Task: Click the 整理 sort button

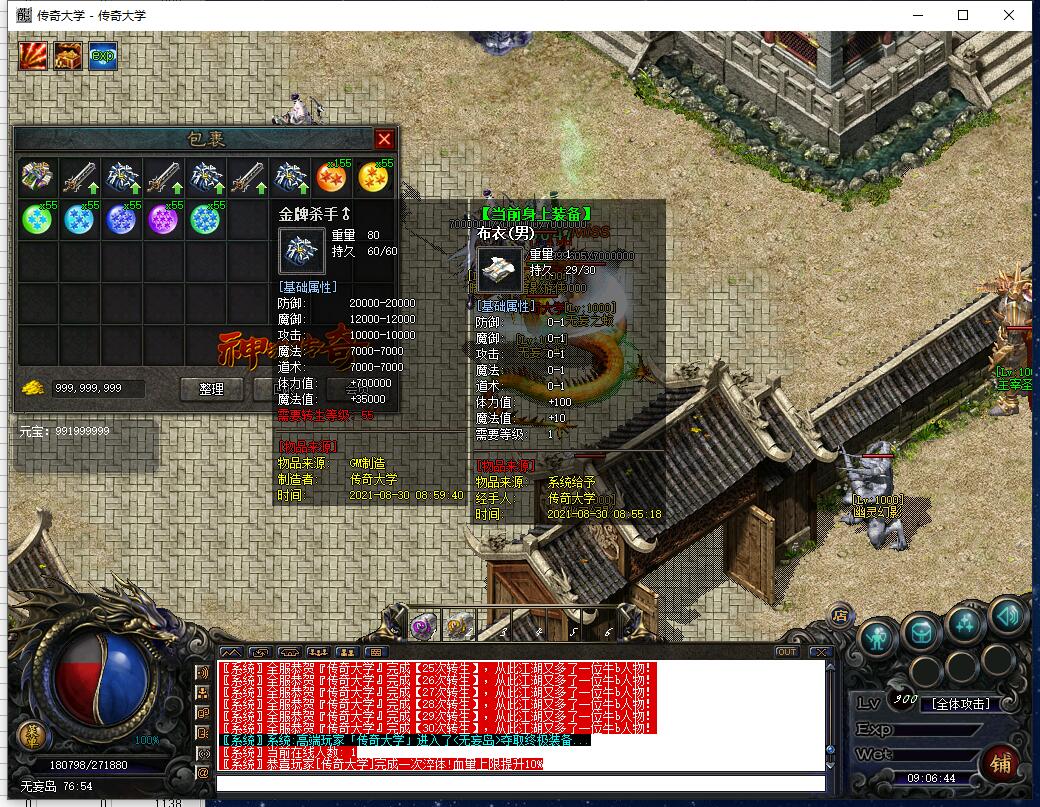Action: click(x=211, y=389)
